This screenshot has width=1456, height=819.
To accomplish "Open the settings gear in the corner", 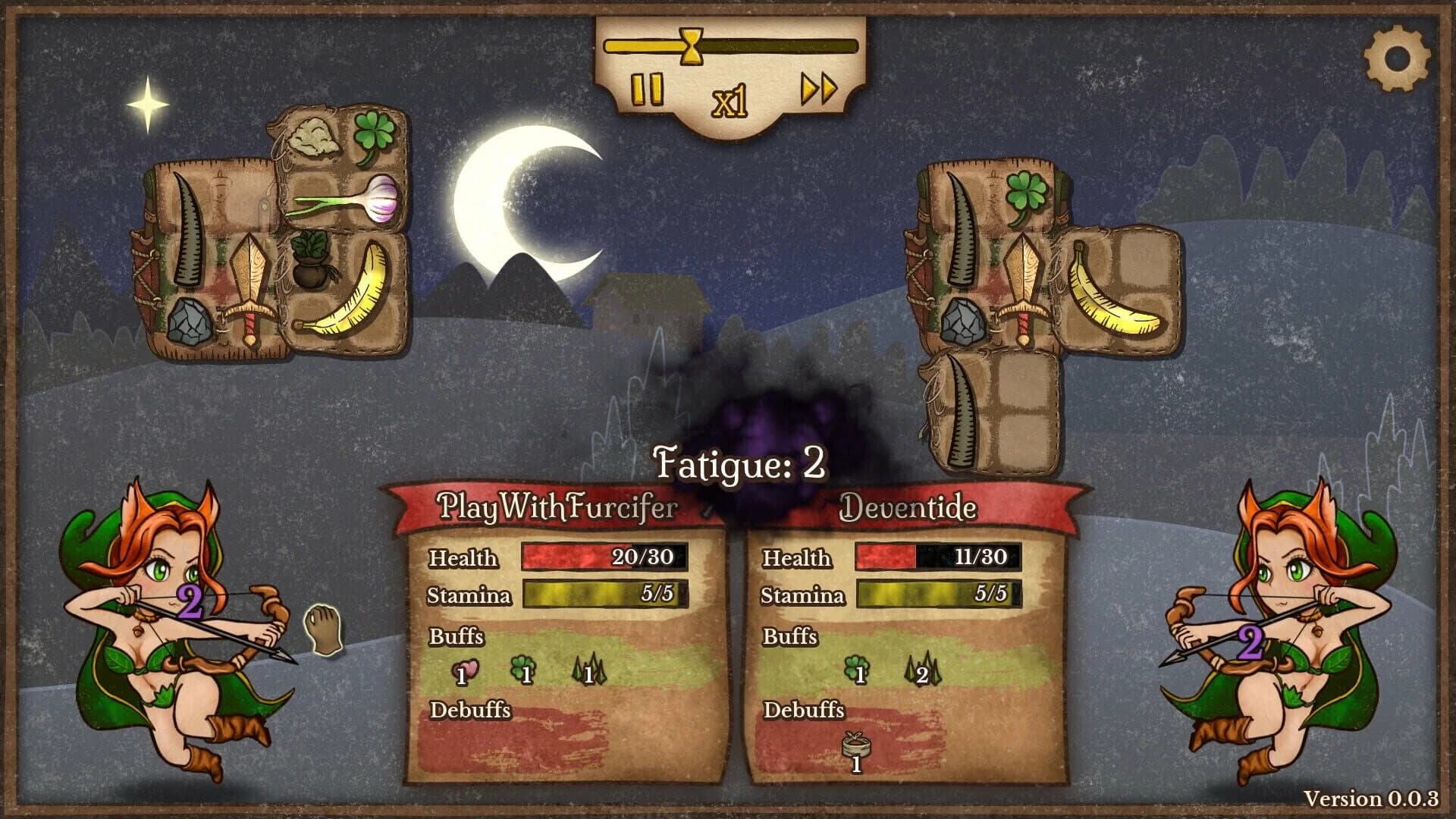I will [1399, 57].
